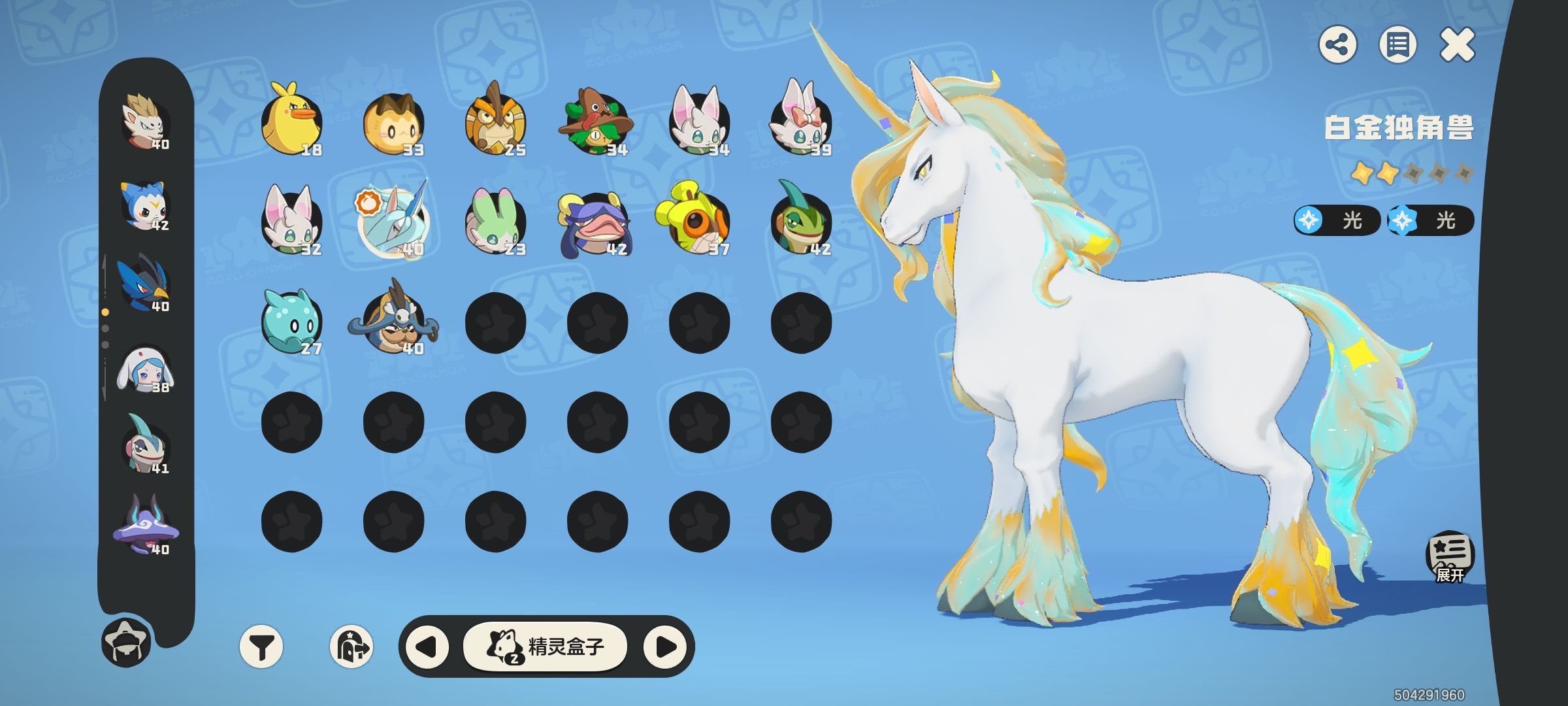1568x706 pixels.
Task: Open the filter funnel button
Action: (x=261, y=647)
